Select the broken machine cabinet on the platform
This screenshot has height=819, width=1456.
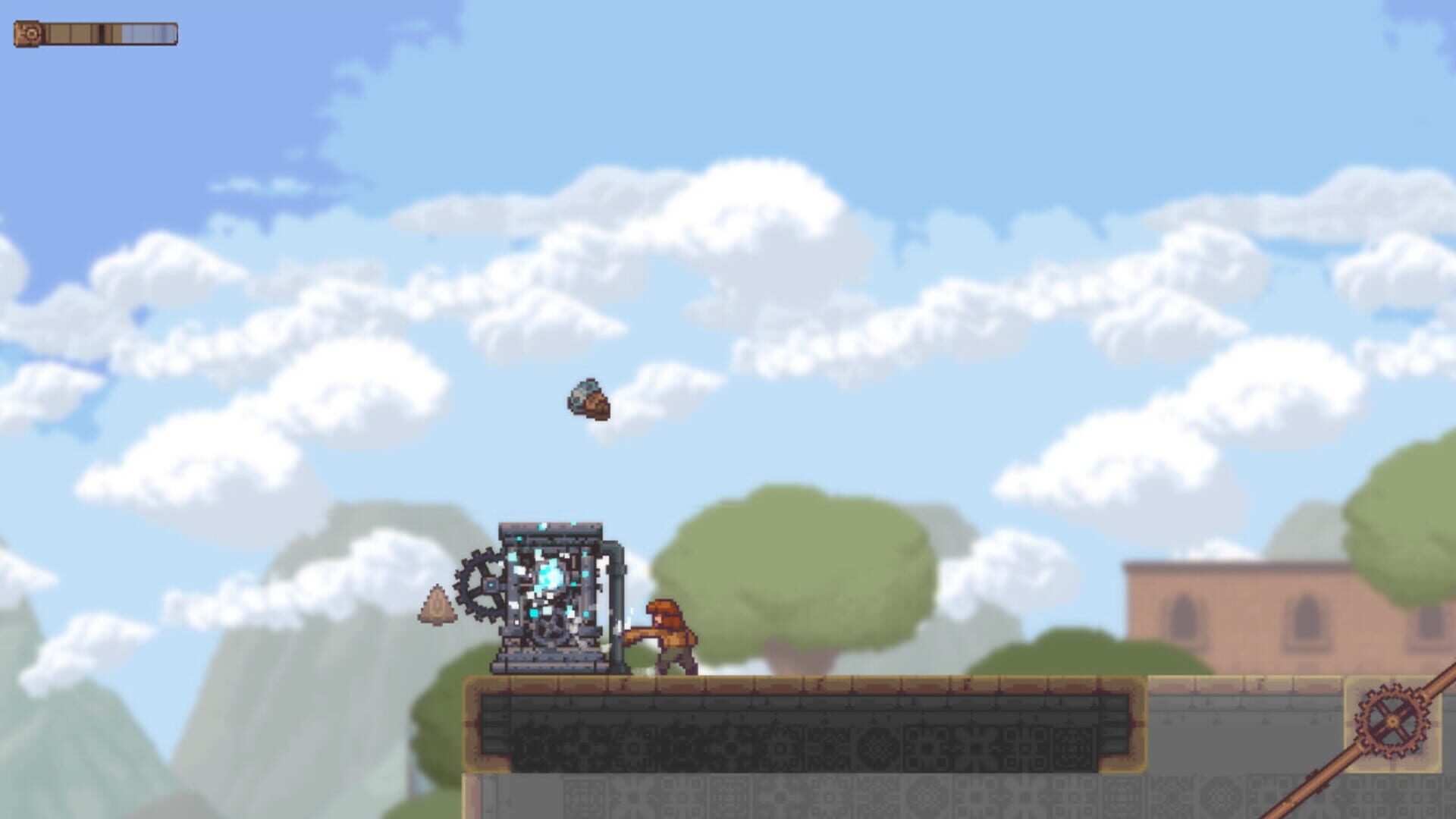pyautogui.click(x=546, y=599)
